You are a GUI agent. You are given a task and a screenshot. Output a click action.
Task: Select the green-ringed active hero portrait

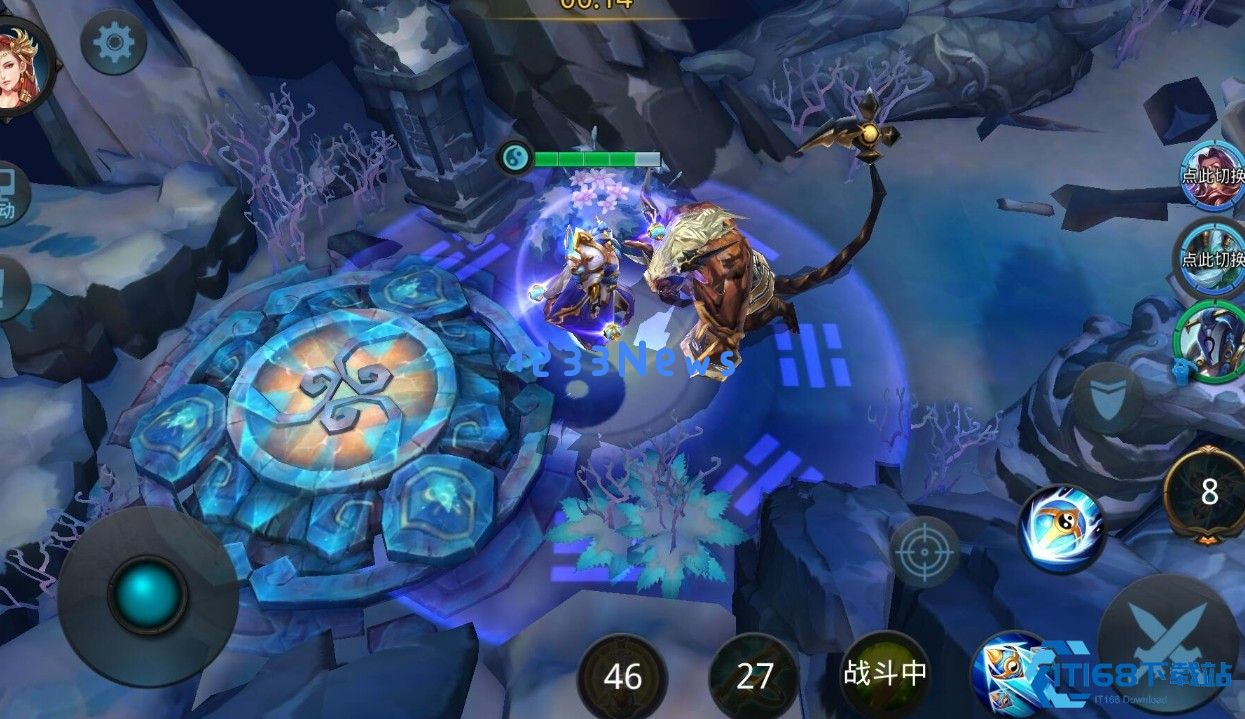coord(1212,340)
